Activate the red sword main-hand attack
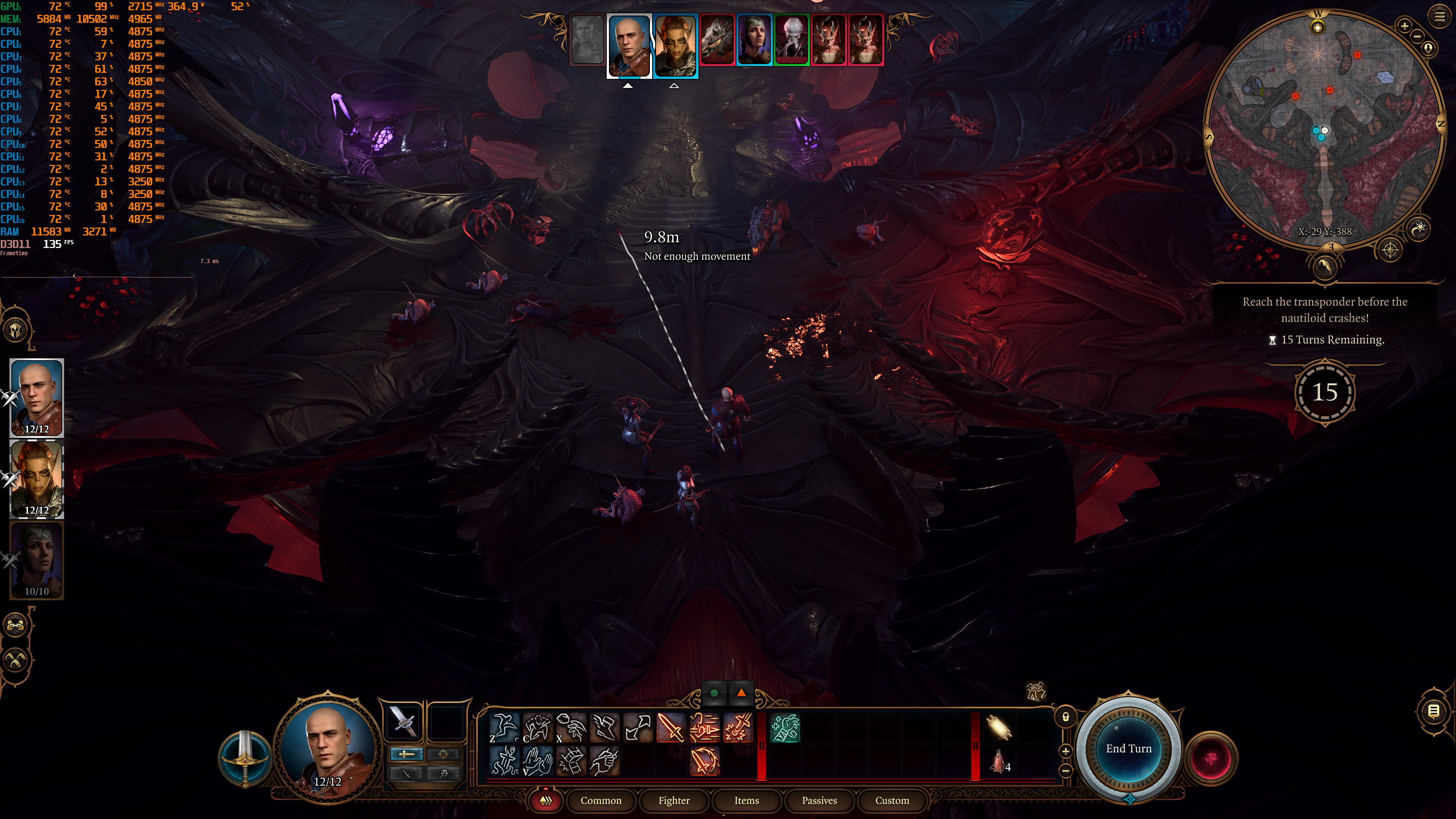Screen dimensions: 1456x819 [671, 728]
